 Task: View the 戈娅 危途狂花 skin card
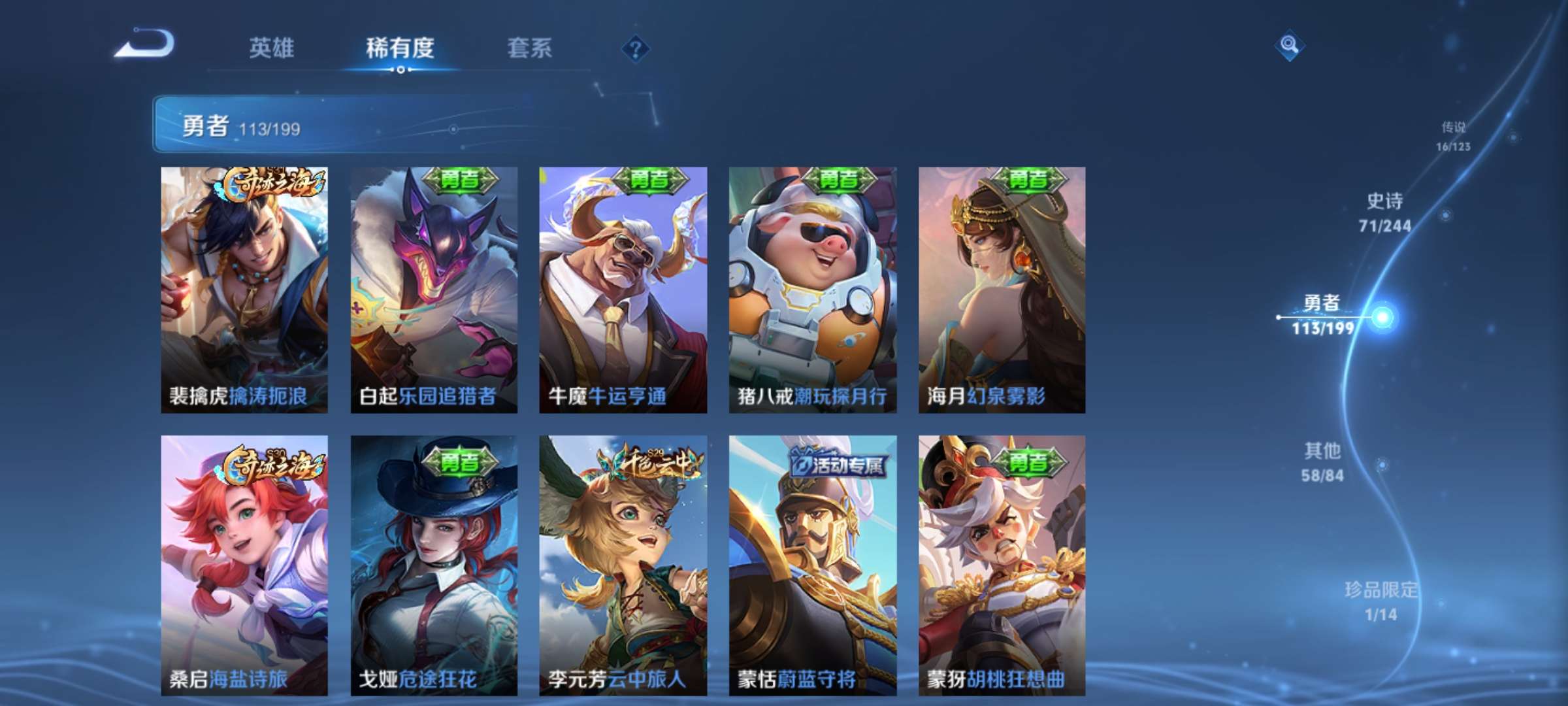tap(434, 564)
